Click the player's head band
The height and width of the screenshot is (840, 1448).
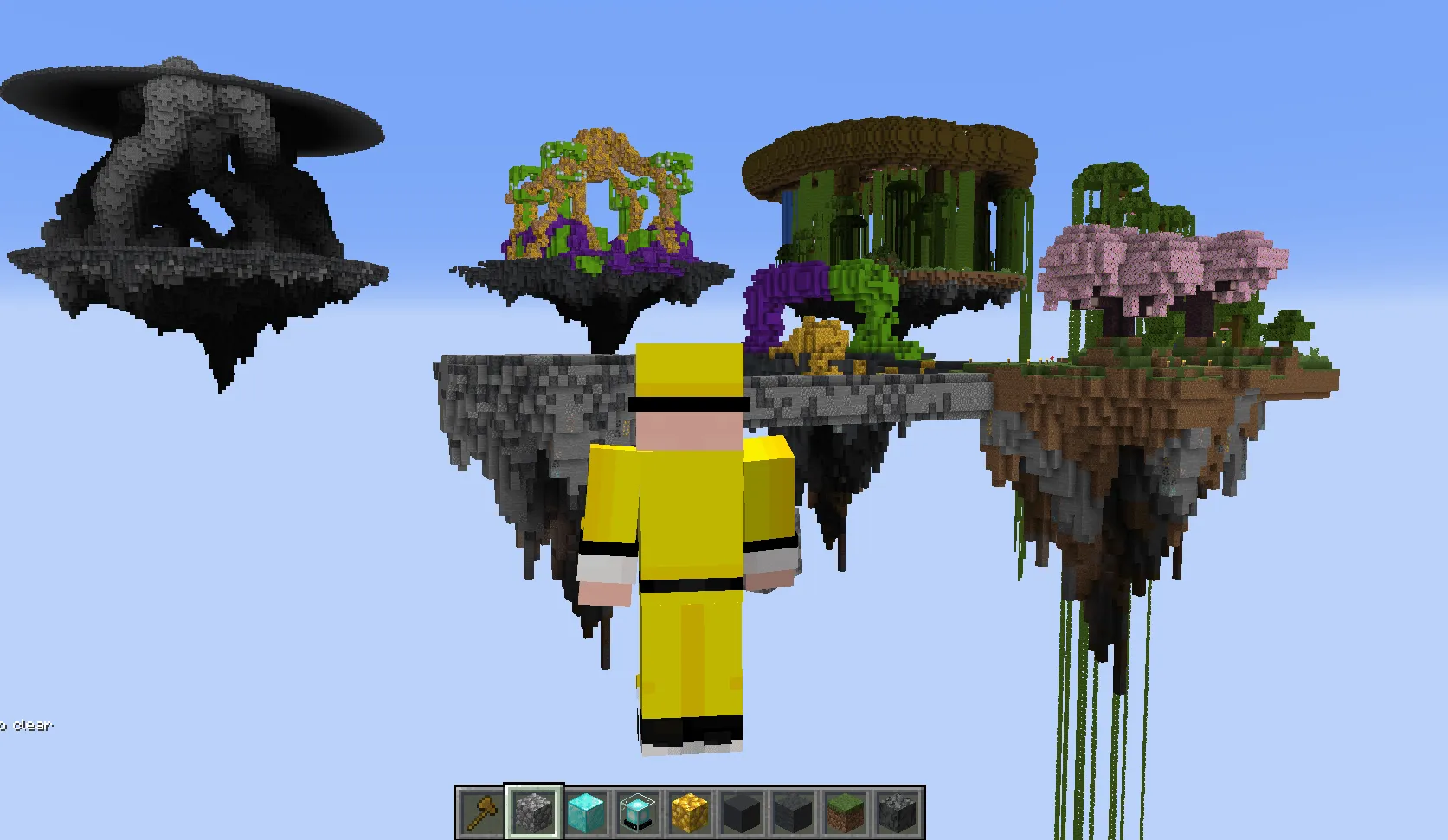coord(688,402)
